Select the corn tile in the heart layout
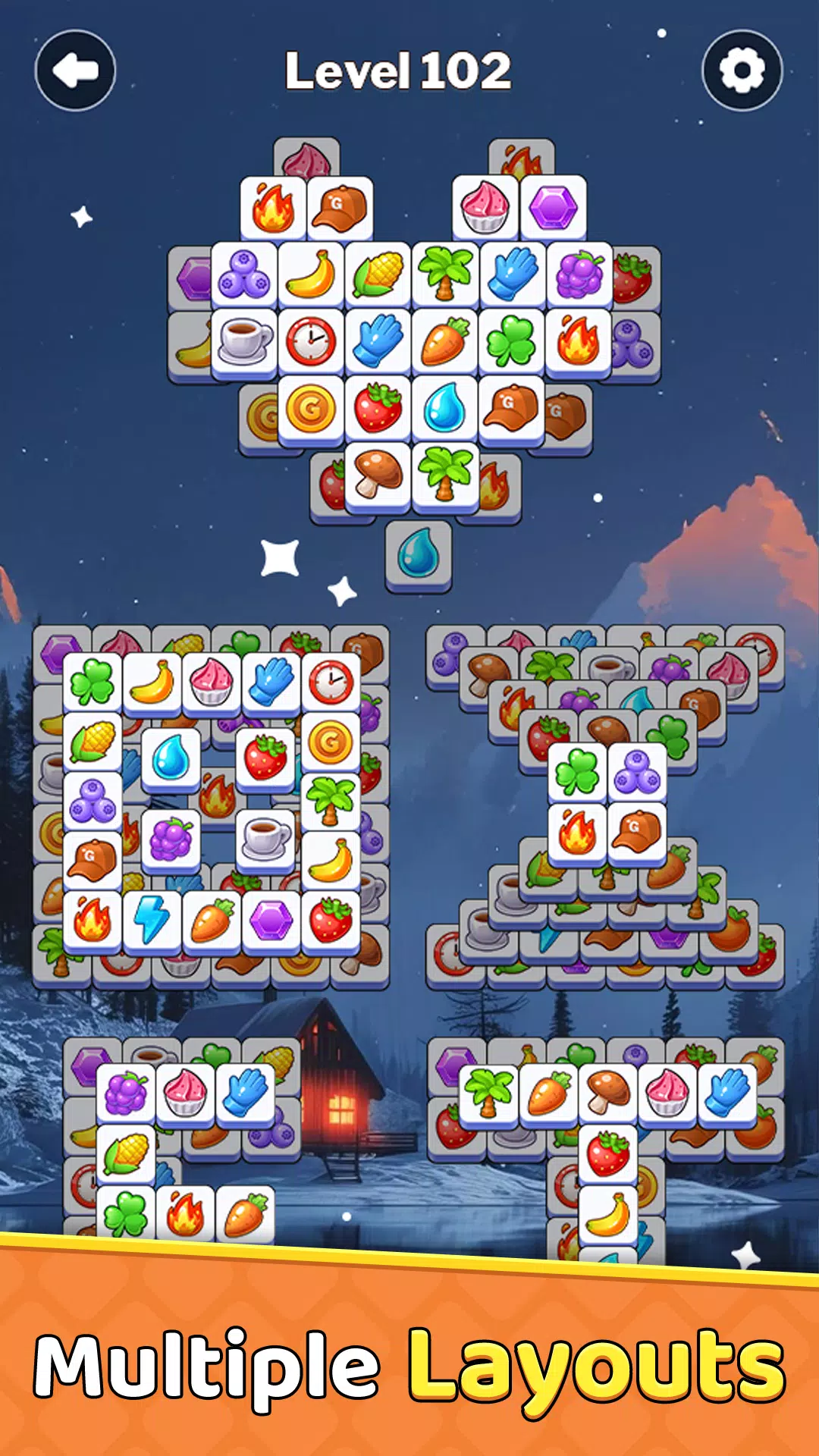The height and width of the screenshot is (1456, 819). click(378, 274)
